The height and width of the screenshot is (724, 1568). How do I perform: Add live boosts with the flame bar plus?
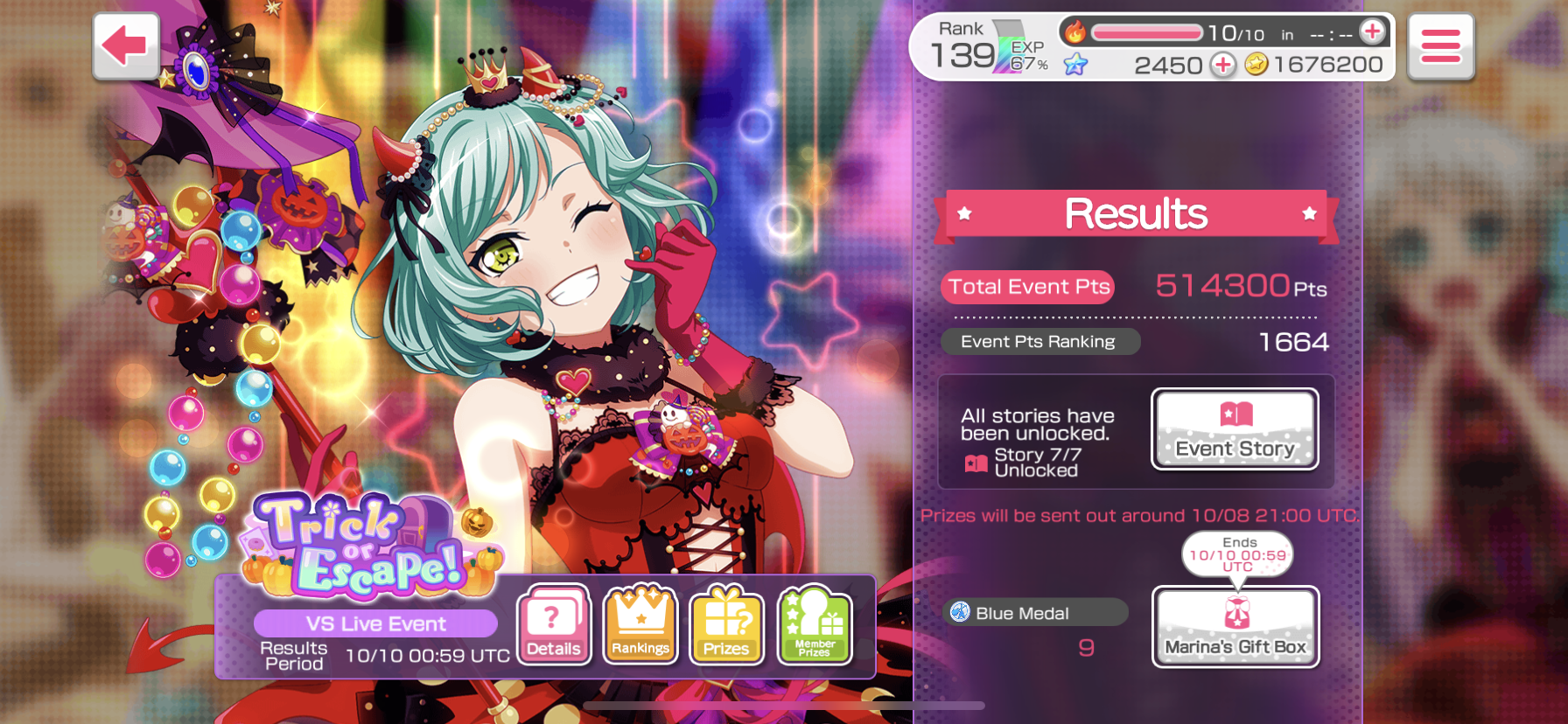[1372, 32]
